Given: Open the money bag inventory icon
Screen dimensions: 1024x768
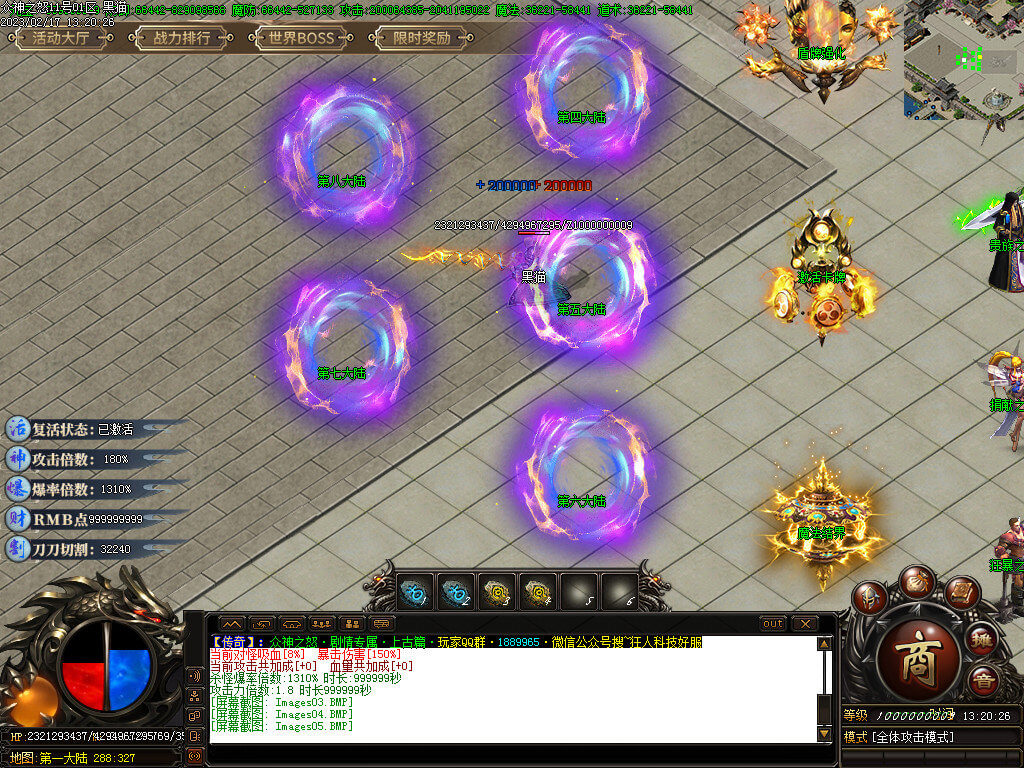Looking at the screenshot, I should coord(916,580).
